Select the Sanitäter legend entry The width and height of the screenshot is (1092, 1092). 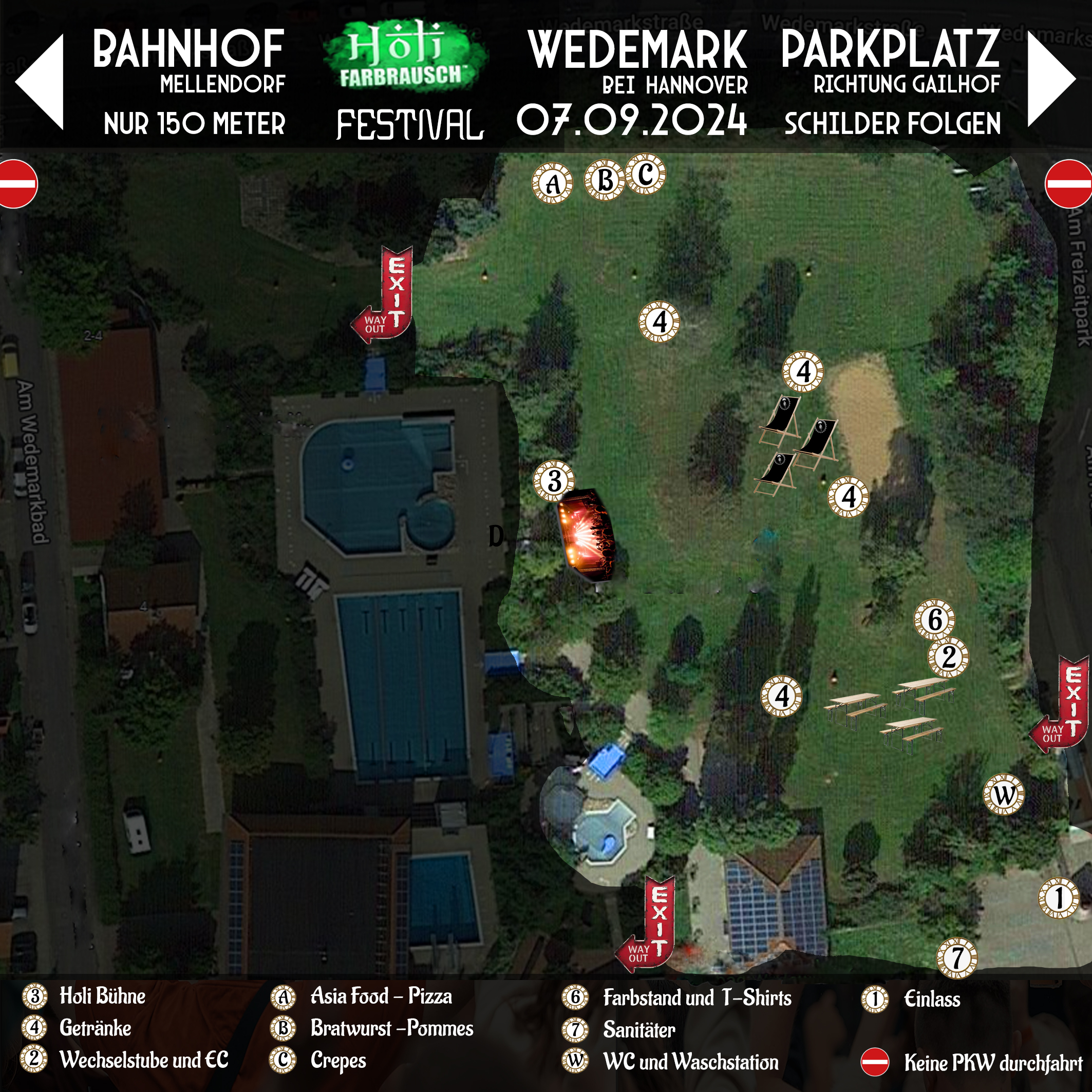click(x=638, y=1030)
